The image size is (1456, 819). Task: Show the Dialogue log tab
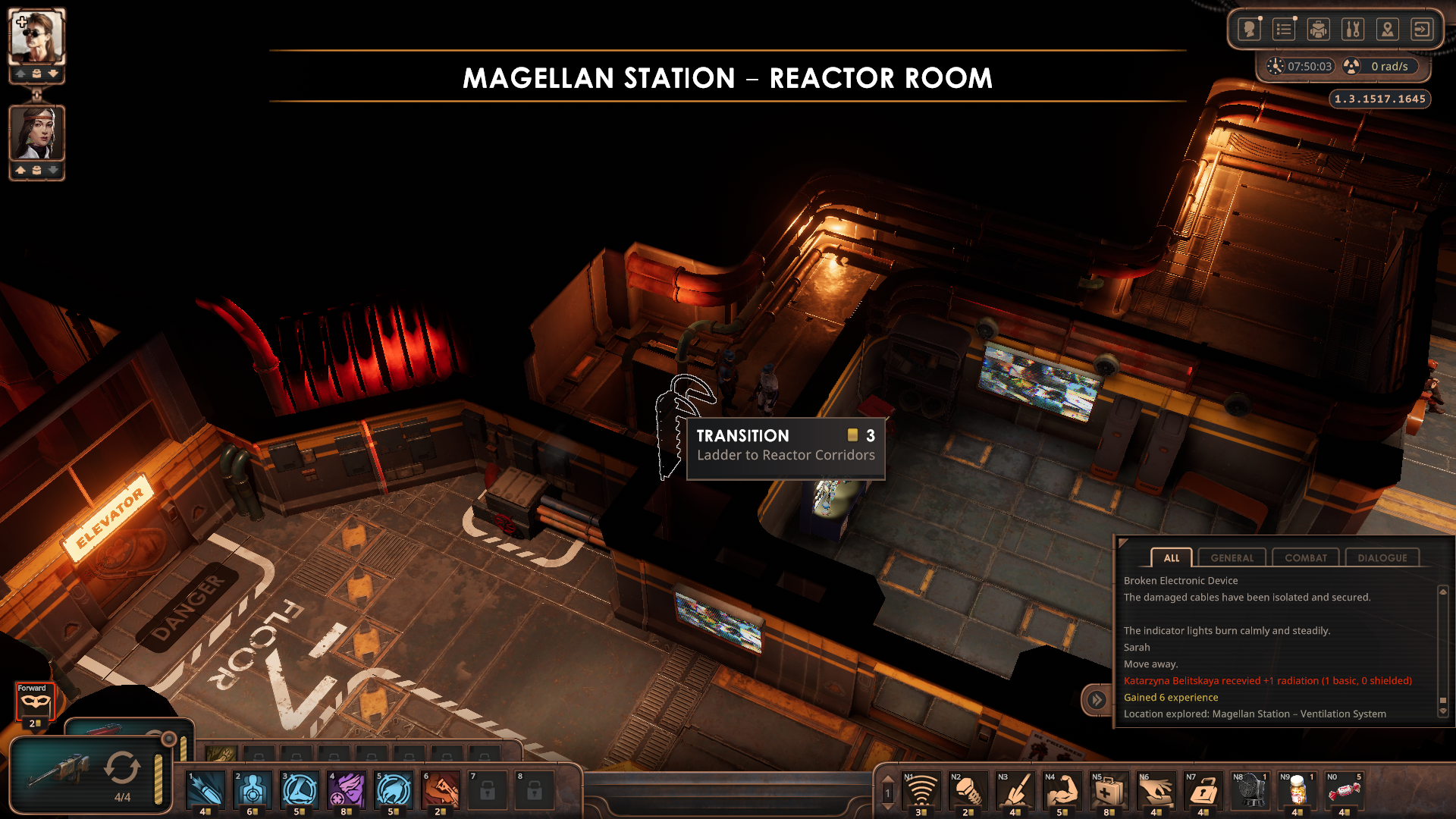click(1382, 557)
